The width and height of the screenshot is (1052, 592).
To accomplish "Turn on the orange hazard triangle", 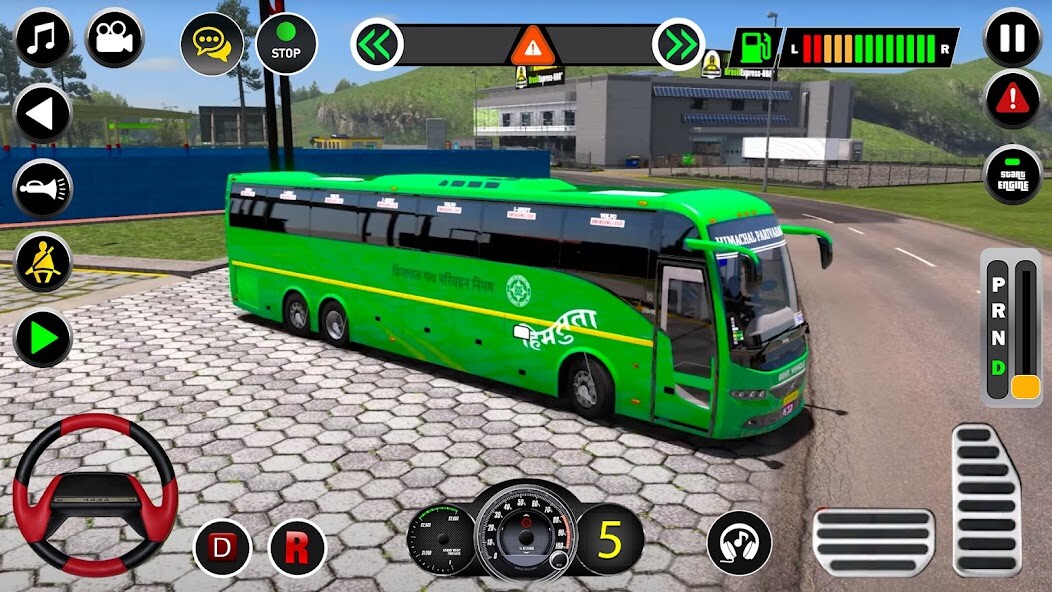I will (x=528, y=46).
